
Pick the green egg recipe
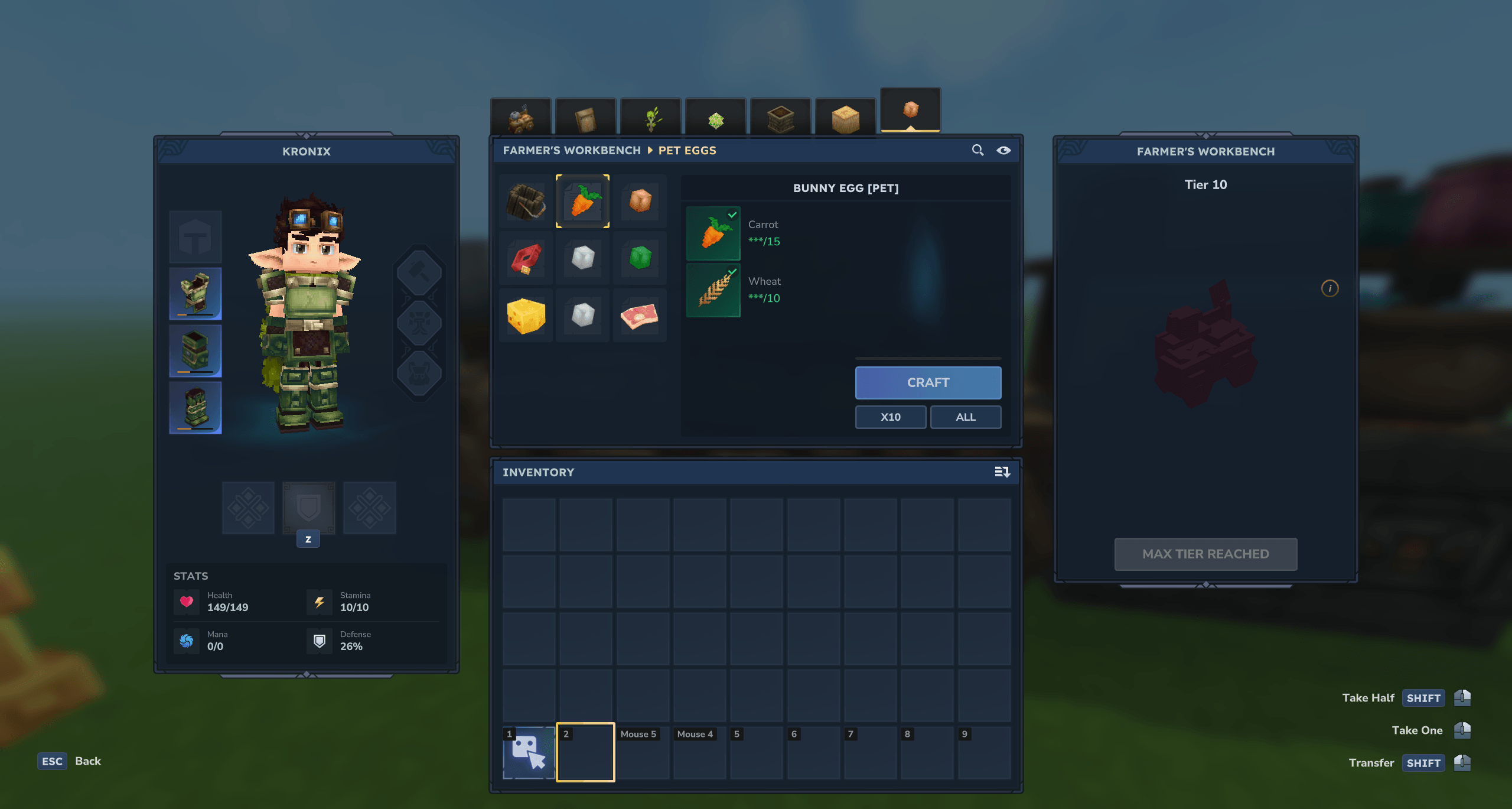point(640,258)
